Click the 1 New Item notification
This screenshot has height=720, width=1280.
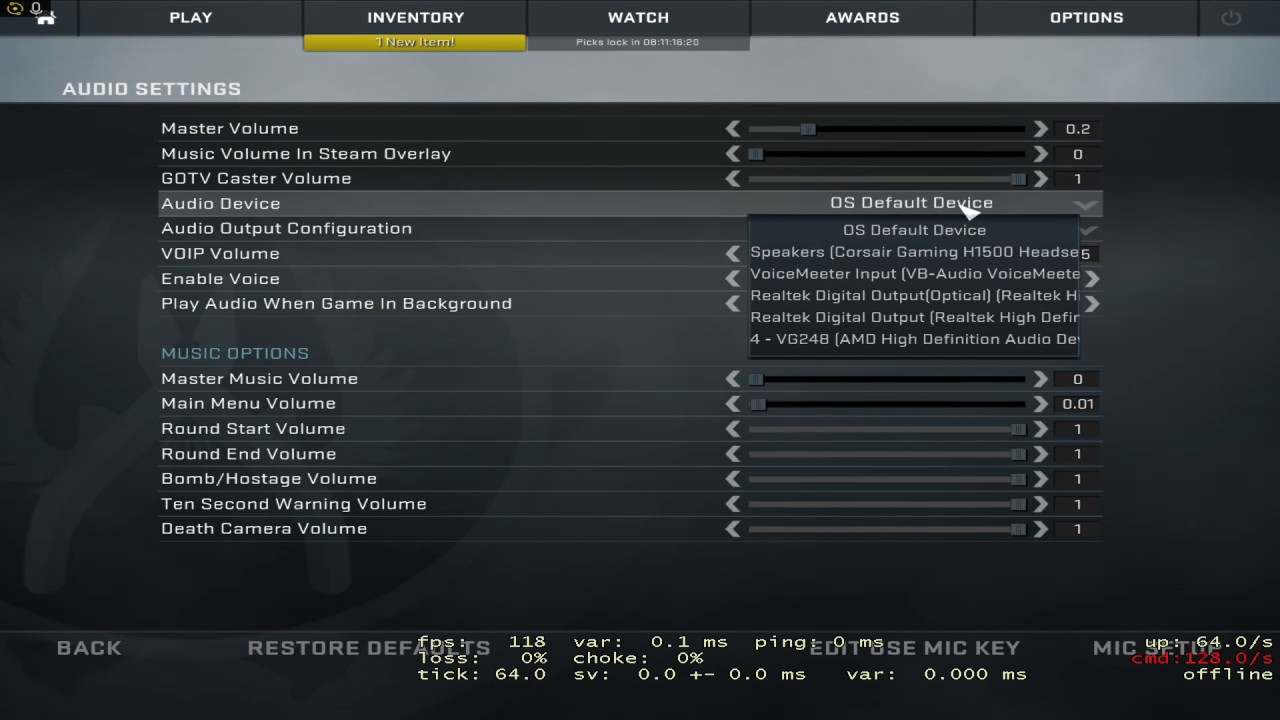click(414, 42)
